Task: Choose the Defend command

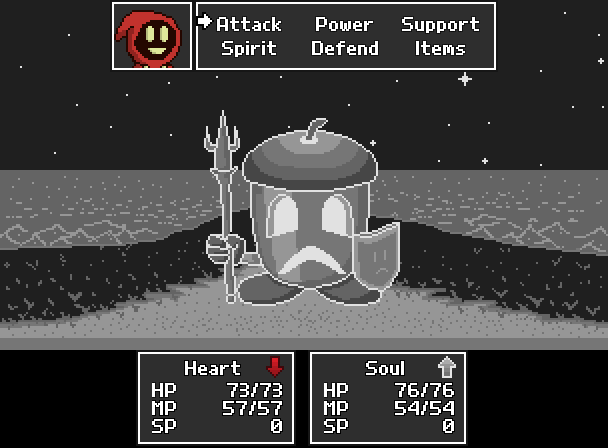Action: tap(344, 48)
